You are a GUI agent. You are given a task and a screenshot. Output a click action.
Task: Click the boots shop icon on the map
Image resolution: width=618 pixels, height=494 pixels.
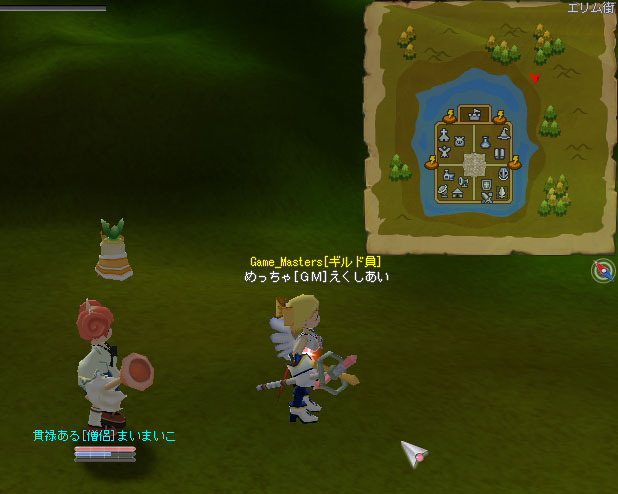[x=499, y=153]
